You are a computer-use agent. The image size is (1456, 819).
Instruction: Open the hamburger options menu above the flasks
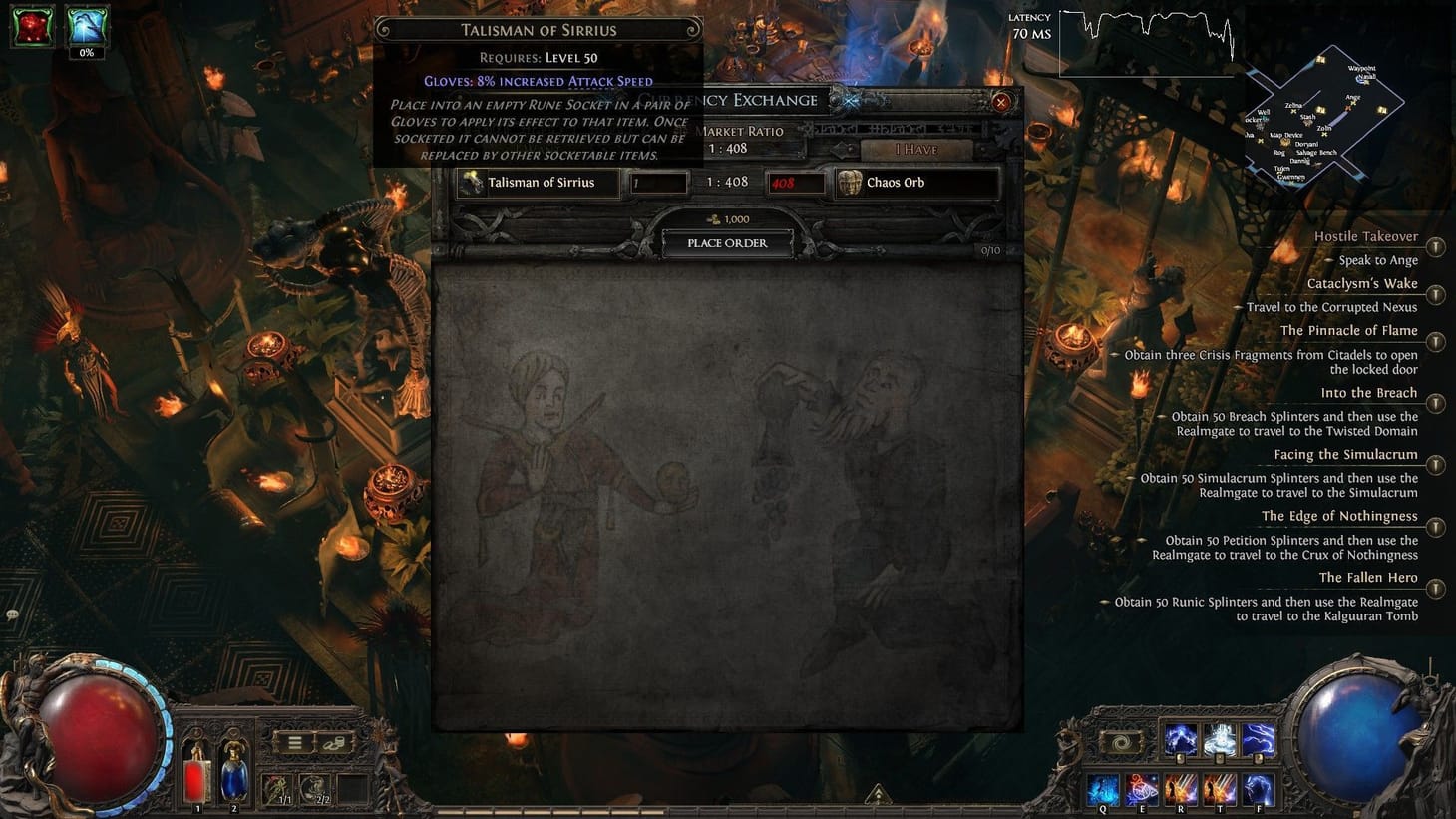[x=295, y=743]
